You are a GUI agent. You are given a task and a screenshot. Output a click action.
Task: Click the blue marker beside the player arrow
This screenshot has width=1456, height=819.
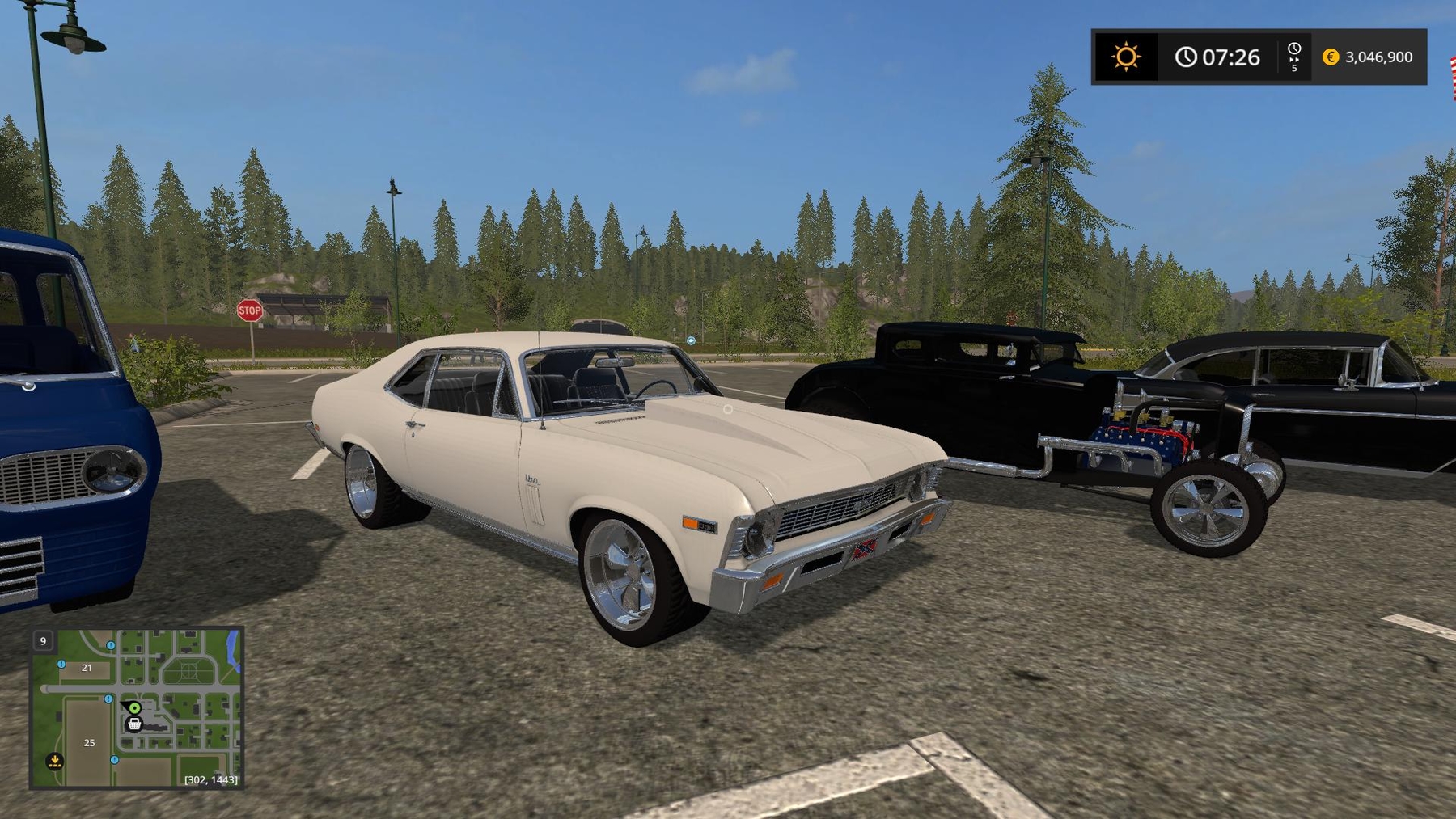click(108, 699)
